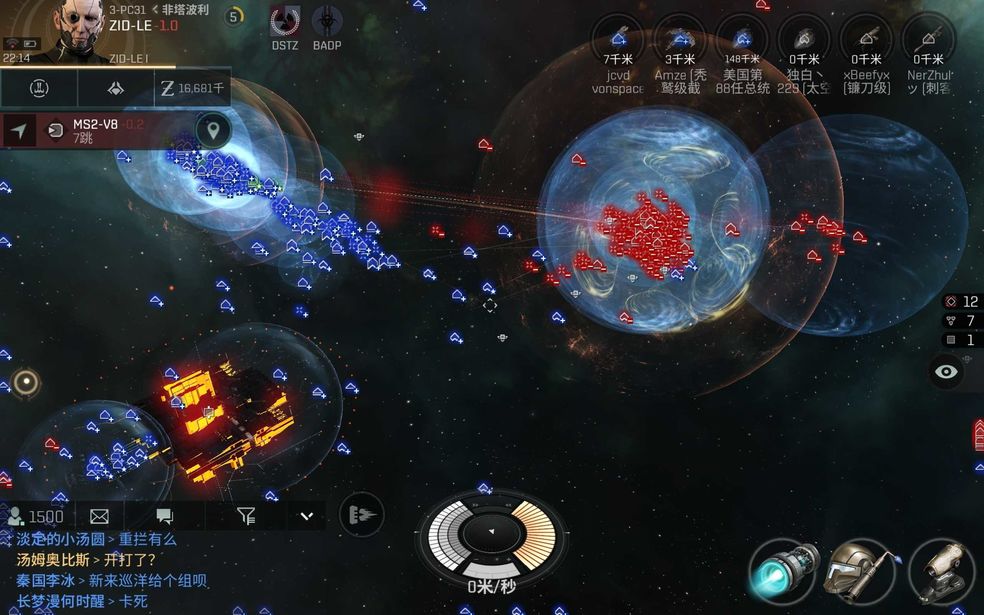Open the chat filter funnel
984x615 pixels.
[x=246, y=516]
